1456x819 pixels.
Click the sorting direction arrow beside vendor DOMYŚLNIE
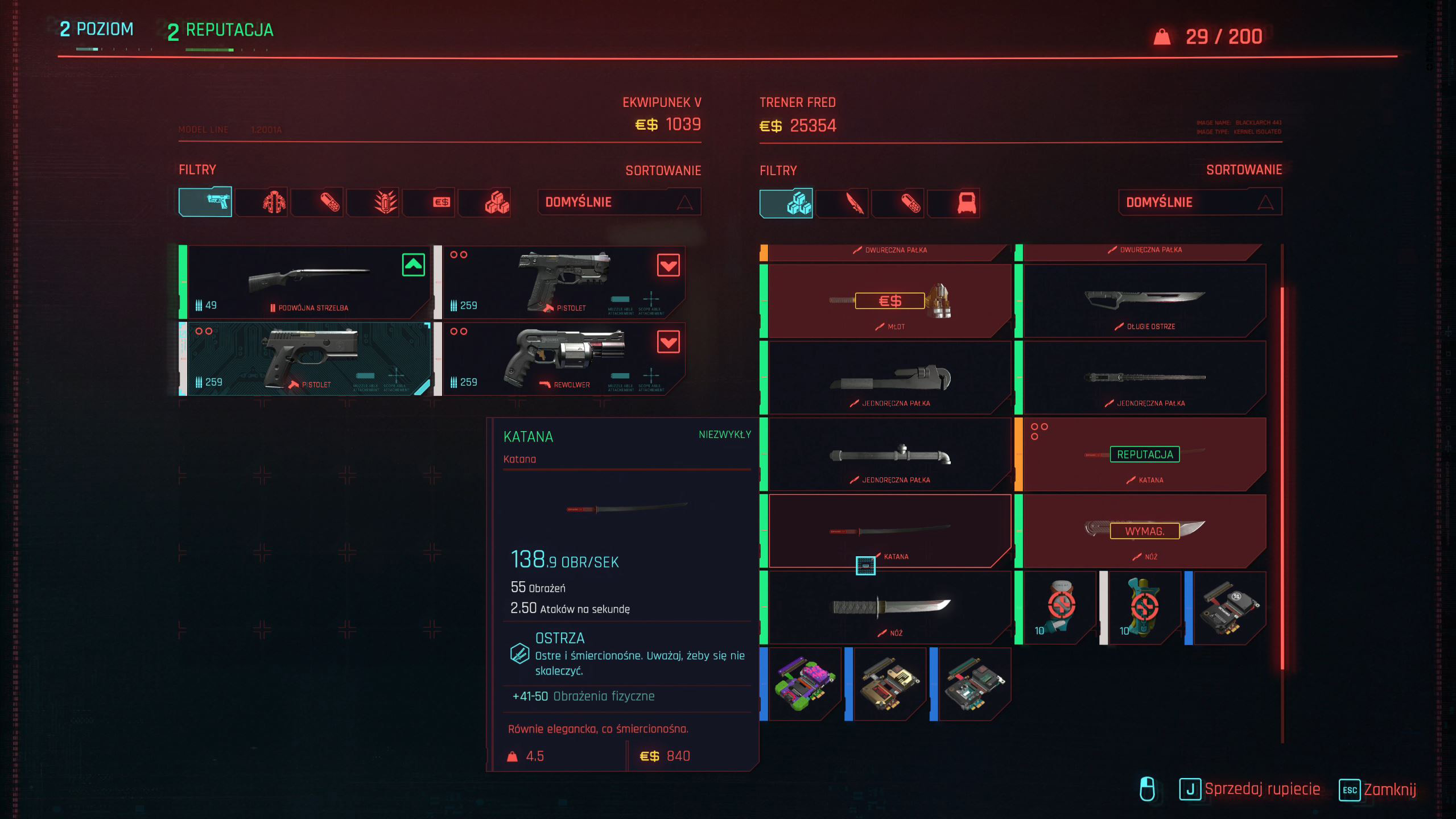coord(1265,201)
